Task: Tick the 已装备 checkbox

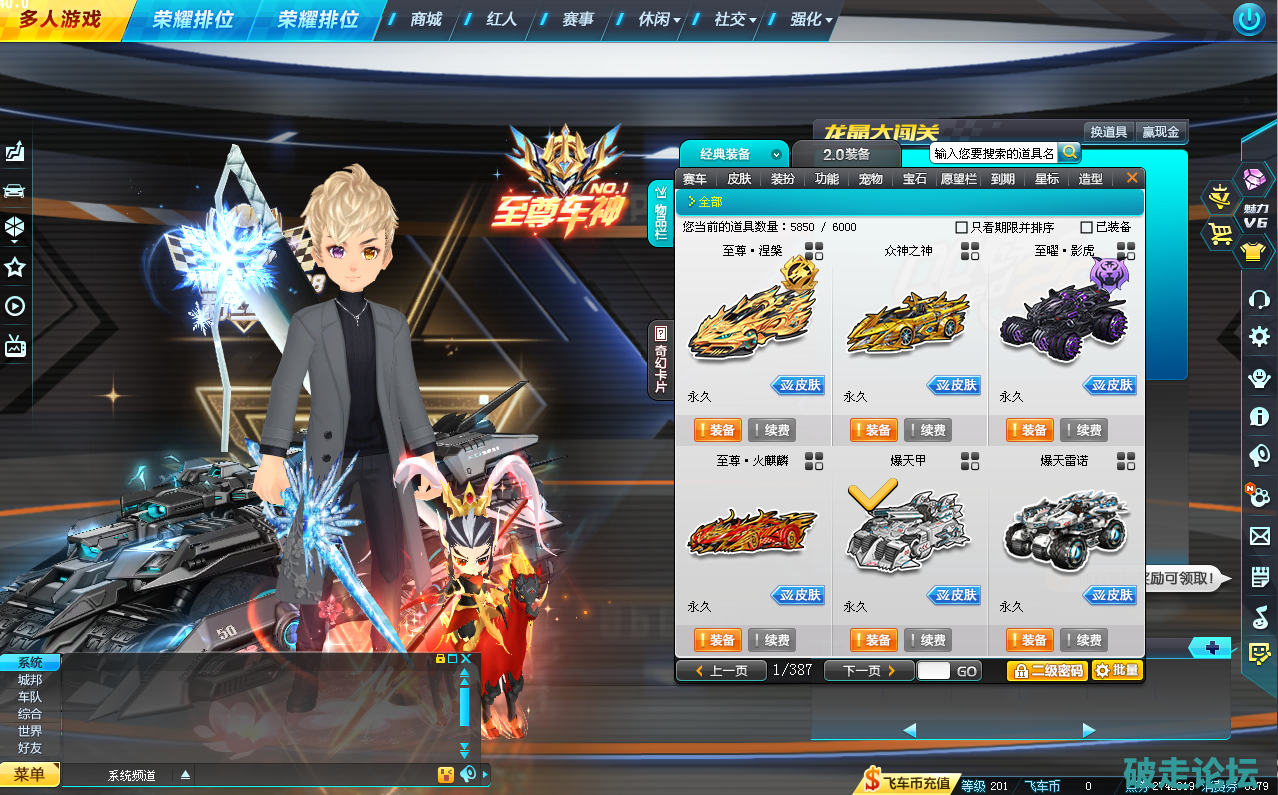Action: (x=1087, y=227)
